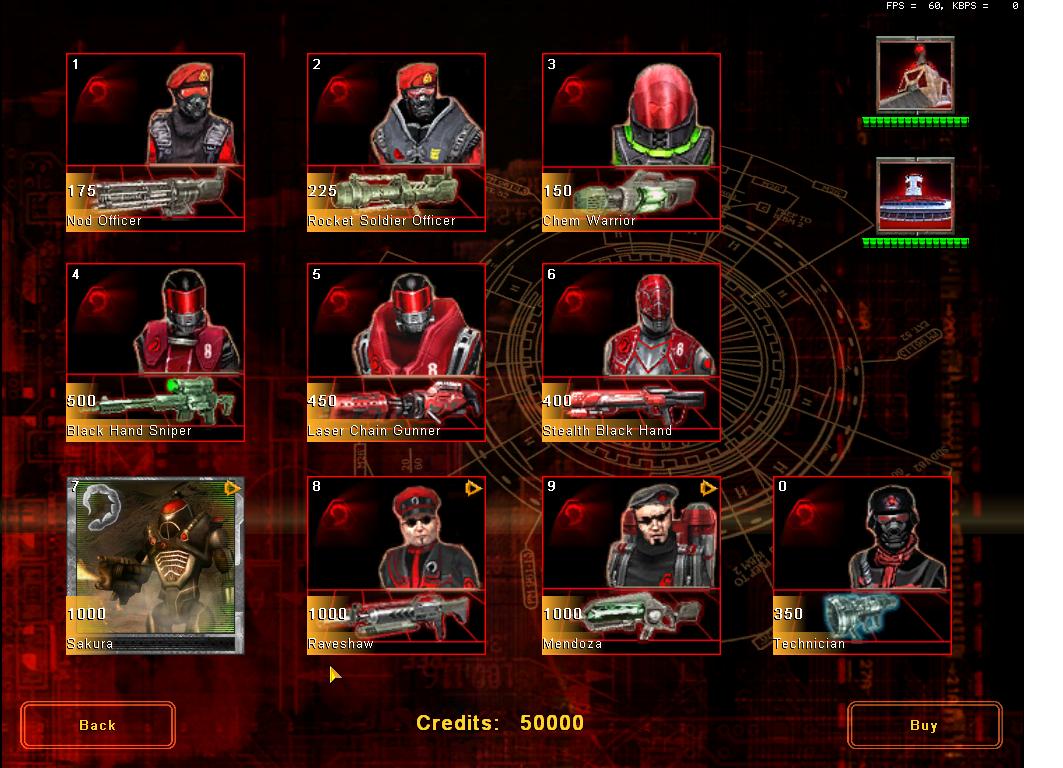
Task: Click the Buy button
Action: (x=924, y=725)
